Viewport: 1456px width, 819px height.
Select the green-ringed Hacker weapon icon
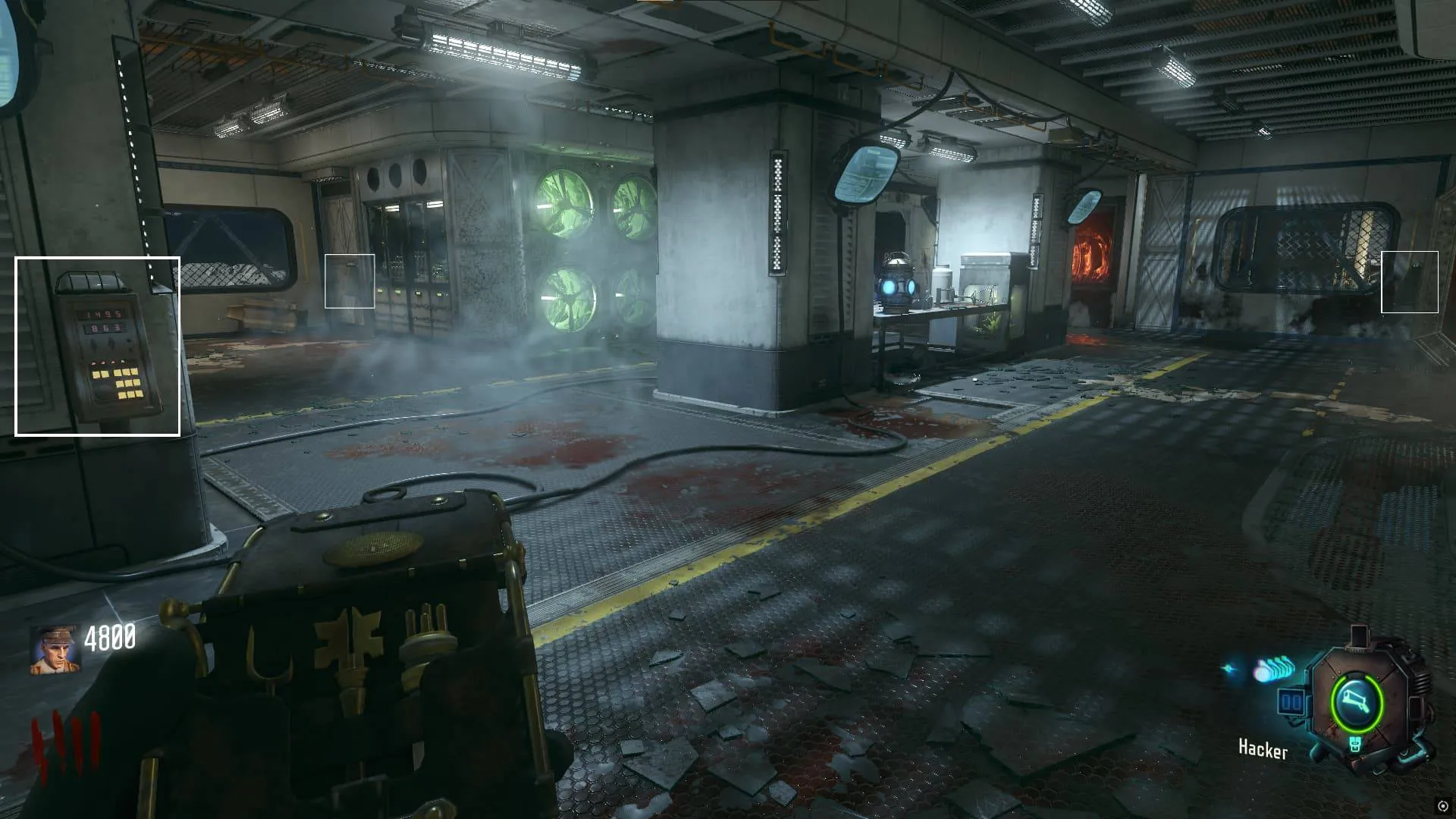pos(1357,702)
